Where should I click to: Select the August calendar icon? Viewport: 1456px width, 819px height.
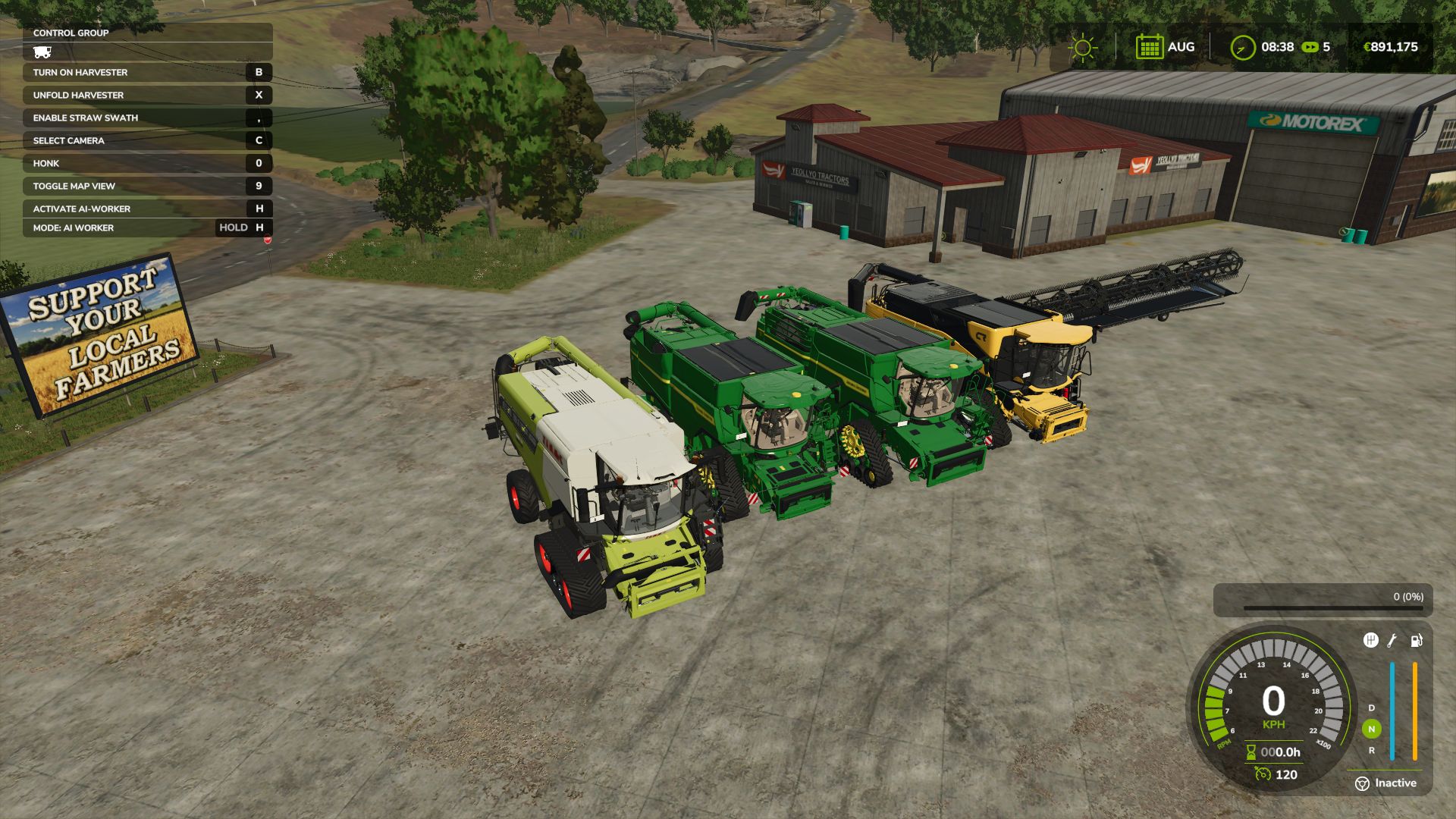tap(1149, 47)
